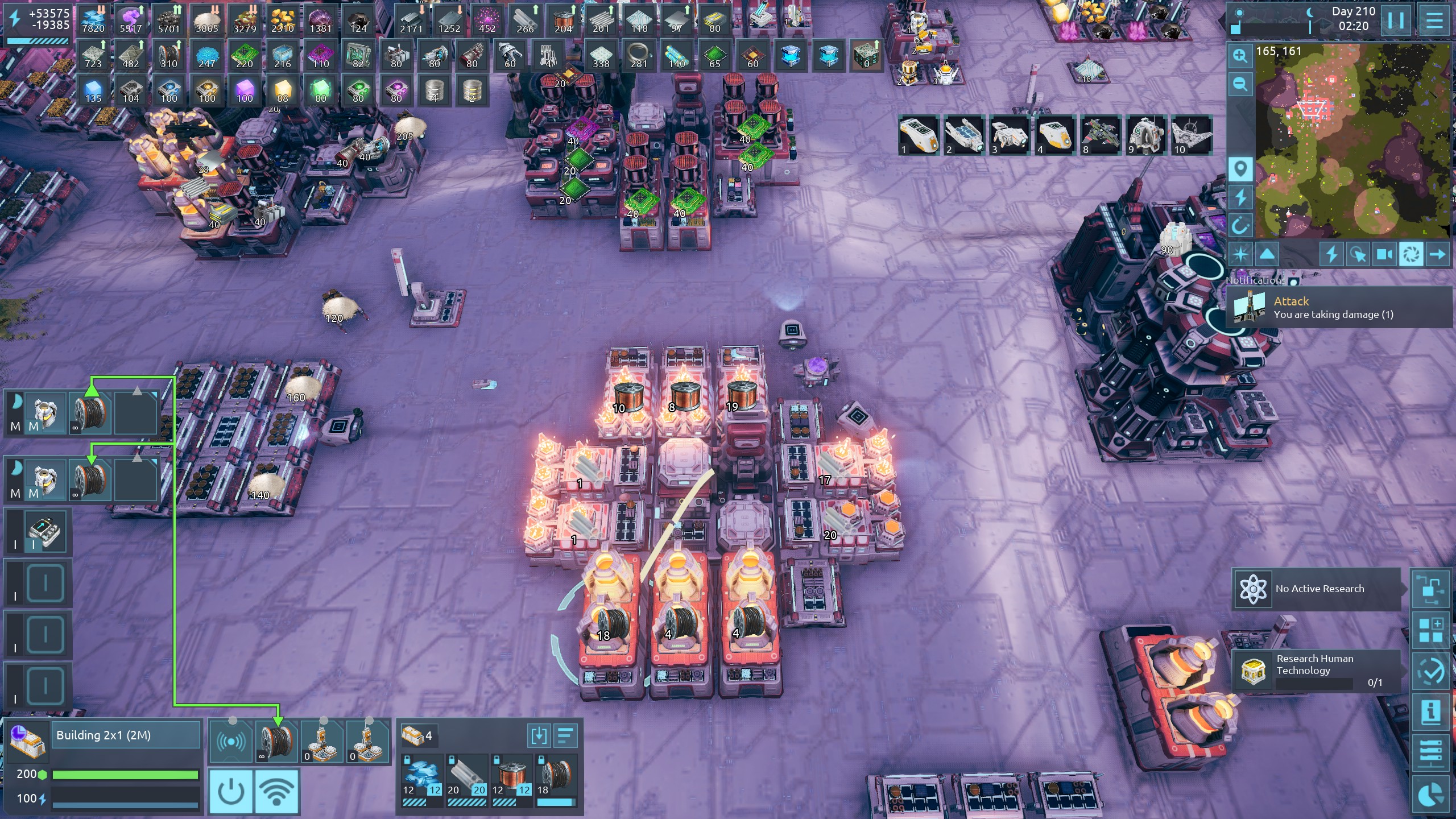Pause the game with the pause button
1456x819 pixels.
pyautogui.click(x=1396, y=21)
